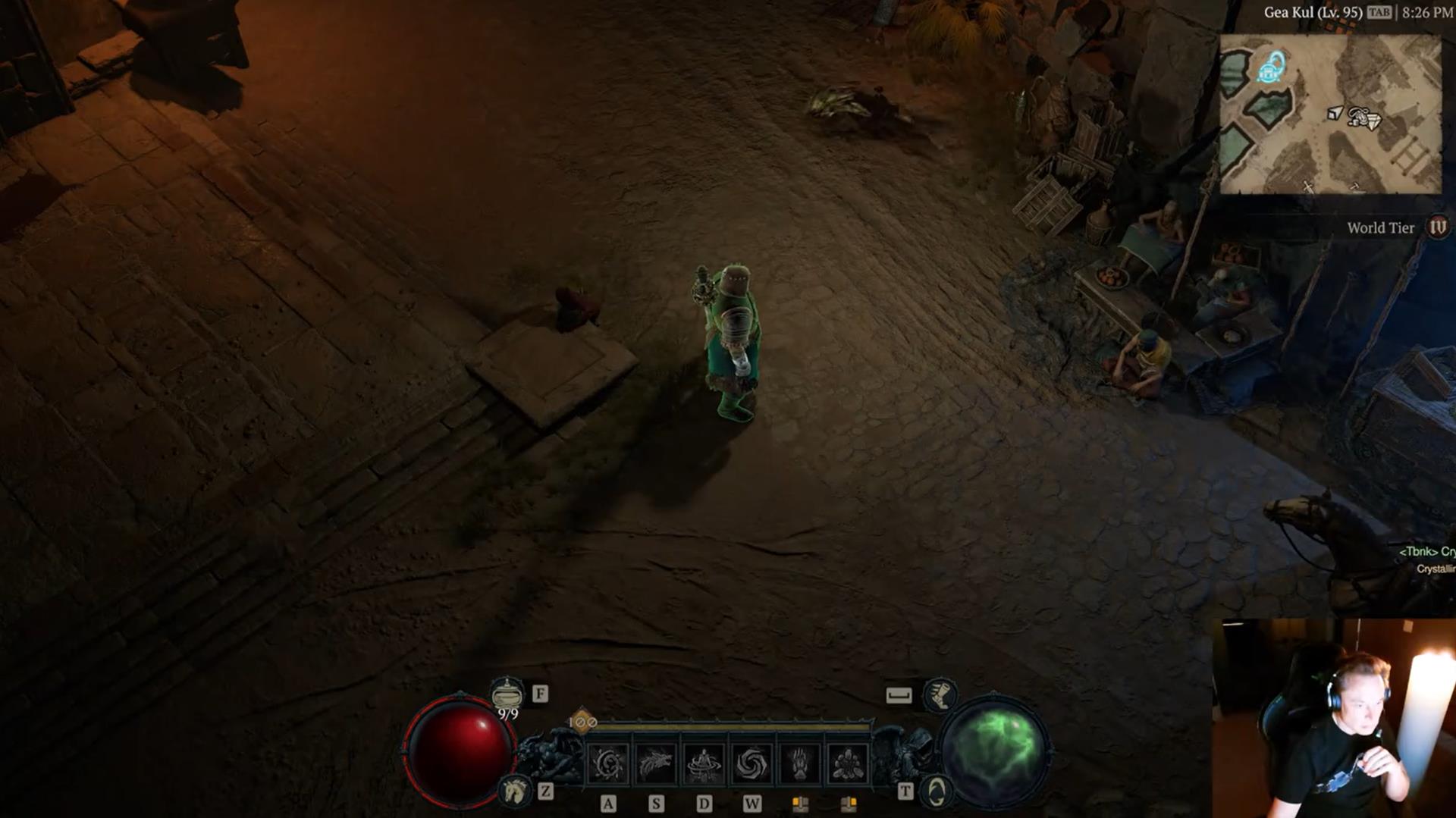
Task: Use the evade boot icon
Action: pyautogui.click(x=939, y=694)
